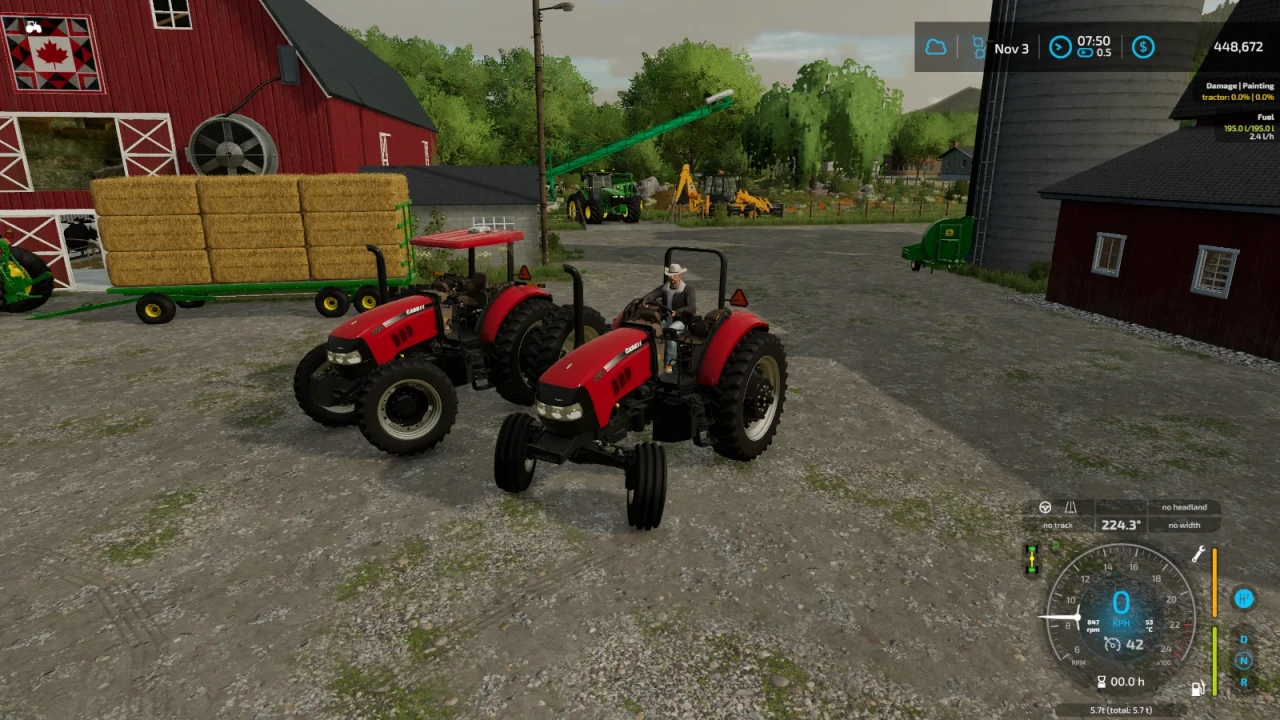Screen dimensions: 1280x720
Task: Toggle the green all-wheel-drive tractor indicator
Action: tap(1032, 559)
